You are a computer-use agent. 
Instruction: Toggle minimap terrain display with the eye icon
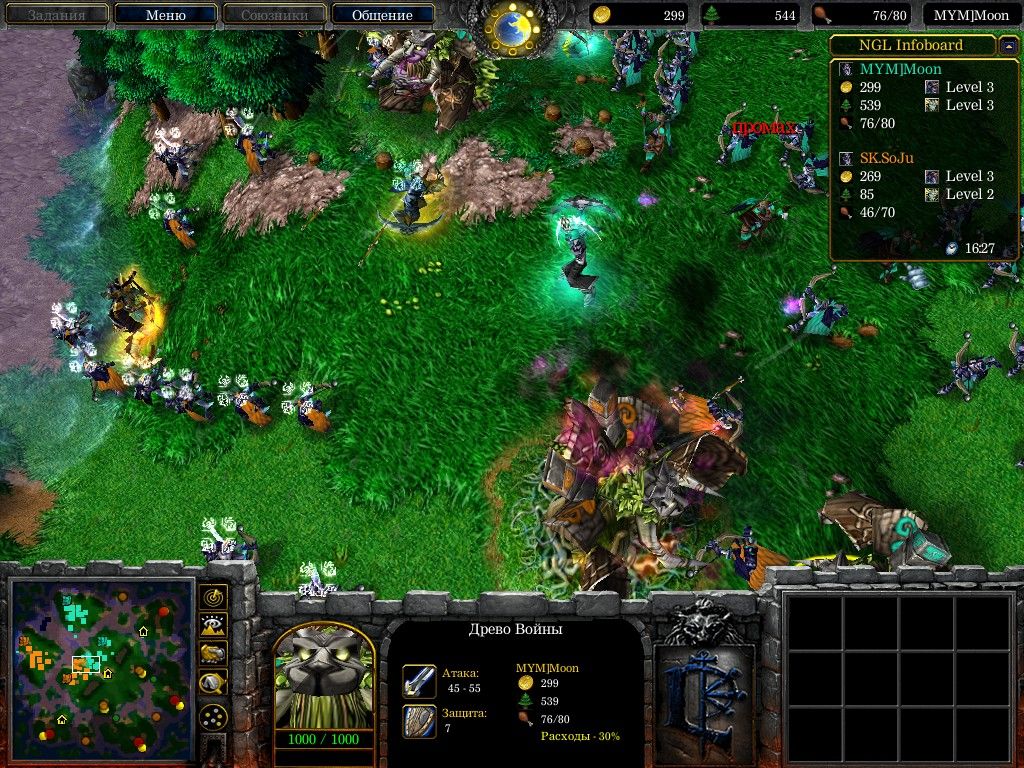coord(213,626)
